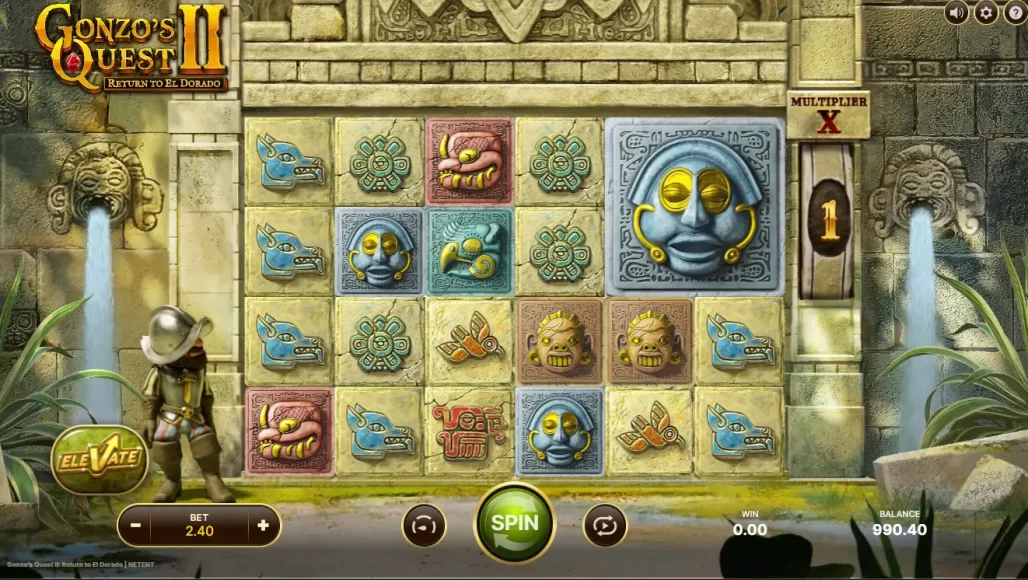Viewport: 1028px width, 580px height.
Task: Mute sound with the speaker icon
Action: [x=957, y=13]
